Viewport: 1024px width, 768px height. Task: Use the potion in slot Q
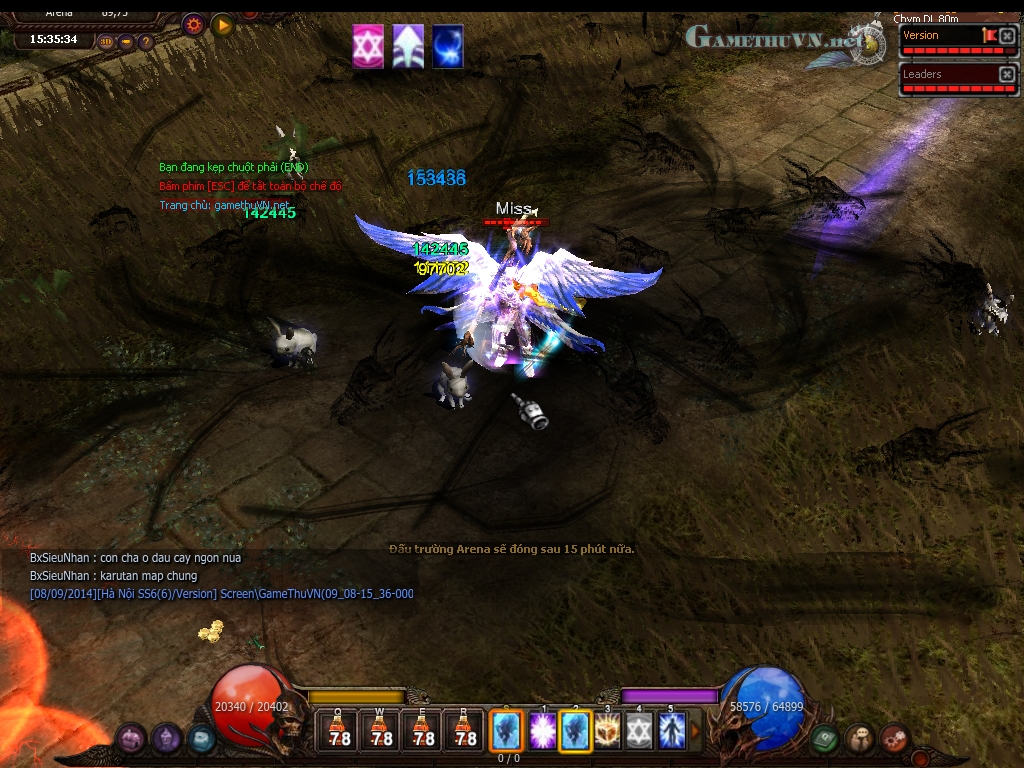point(339,731)
